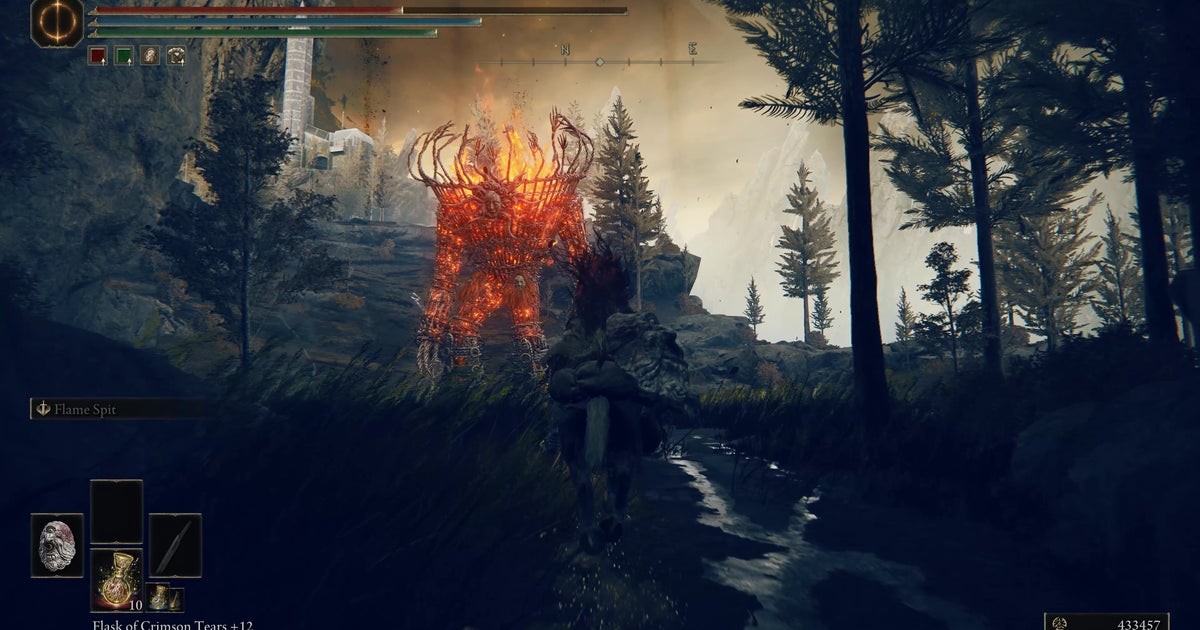Image resolution: width=1200 pixels, height=630 pixels.
Task: Click the left-hand shield equipment slot
Action: (x=57, y=545)
